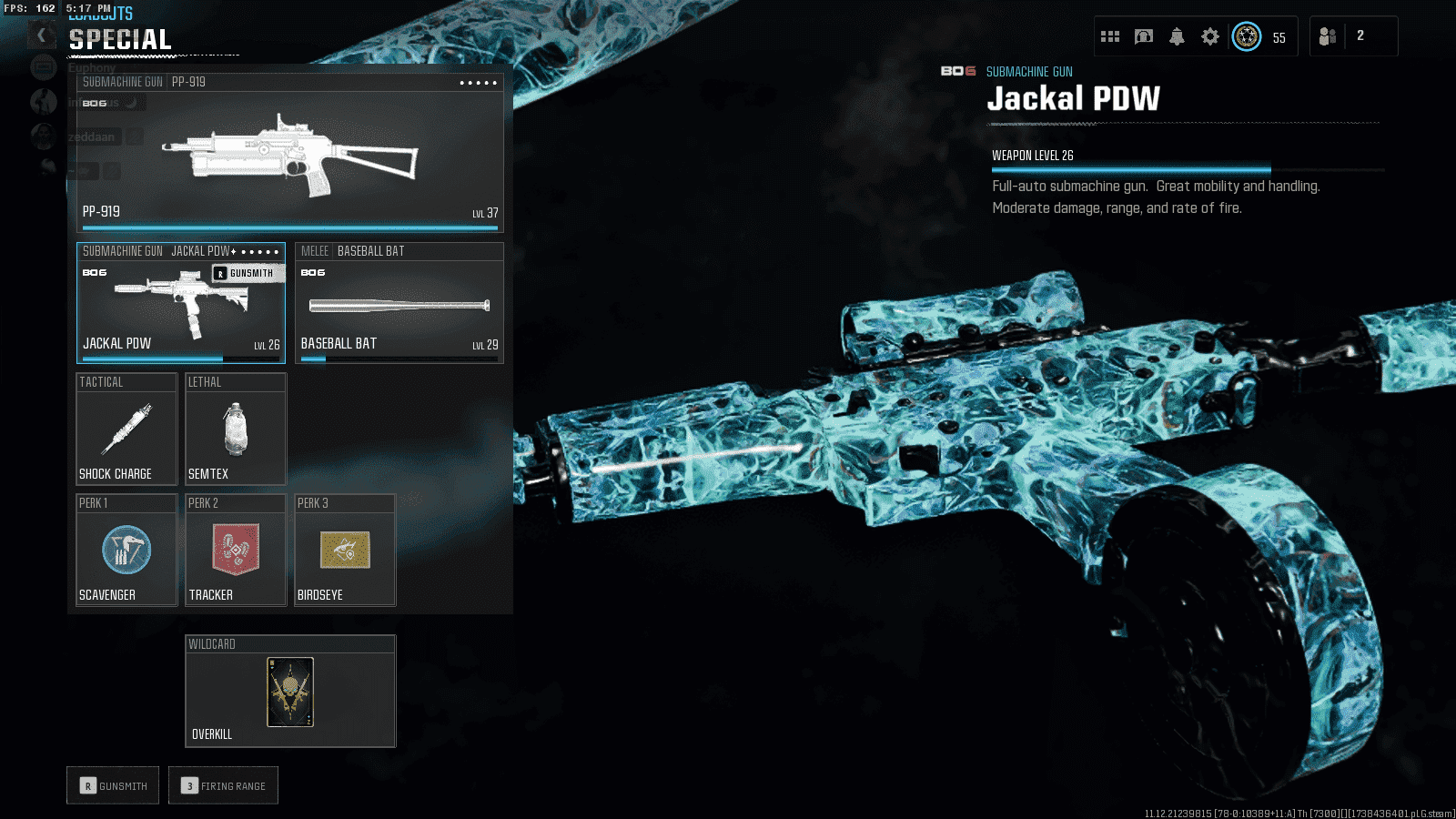Pick the Tracker perk 2 slot
This screenshot has width=1456, height=819.
(236, 551)
